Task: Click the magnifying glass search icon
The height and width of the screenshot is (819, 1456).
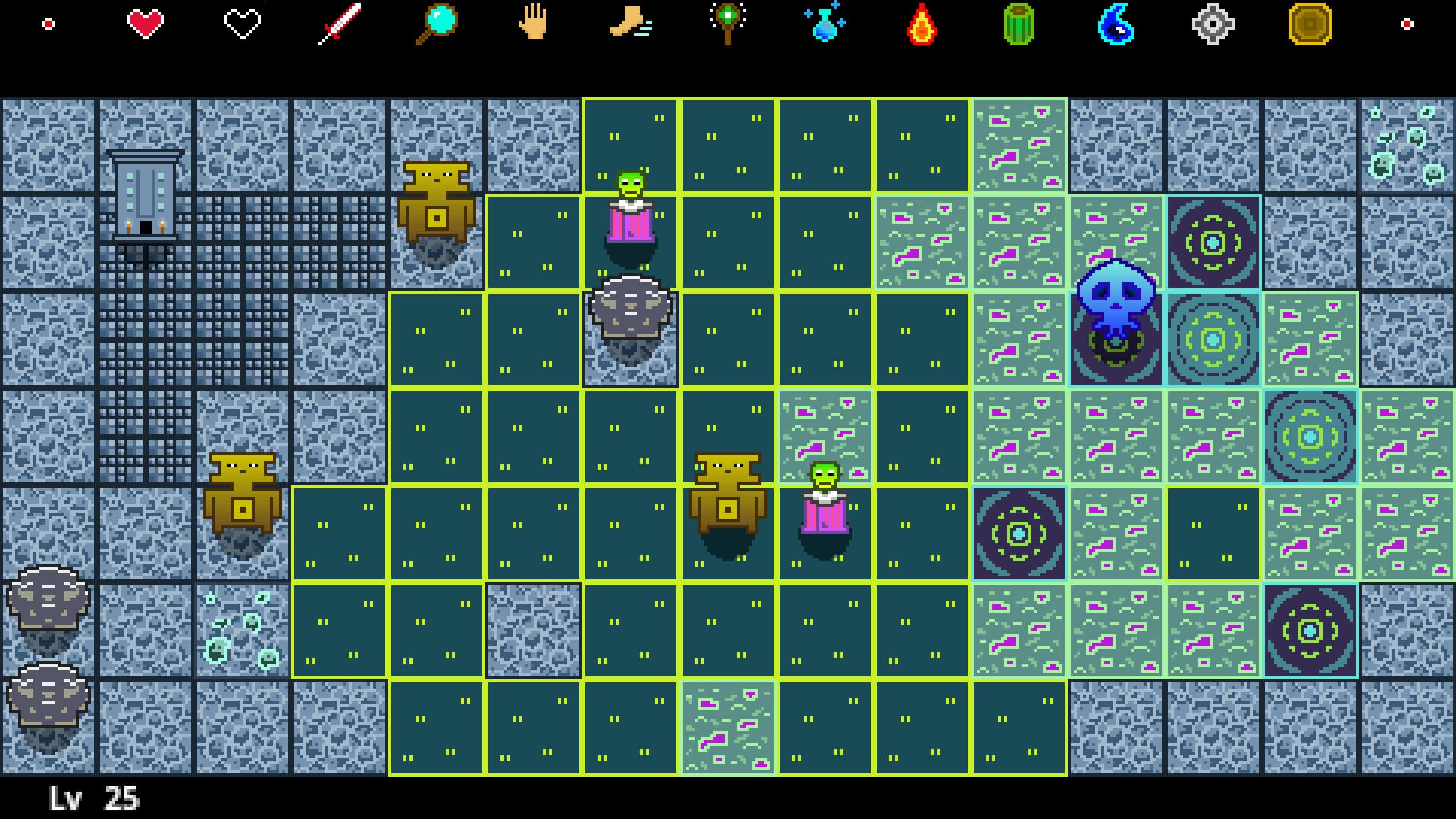Action: [438, 24]
